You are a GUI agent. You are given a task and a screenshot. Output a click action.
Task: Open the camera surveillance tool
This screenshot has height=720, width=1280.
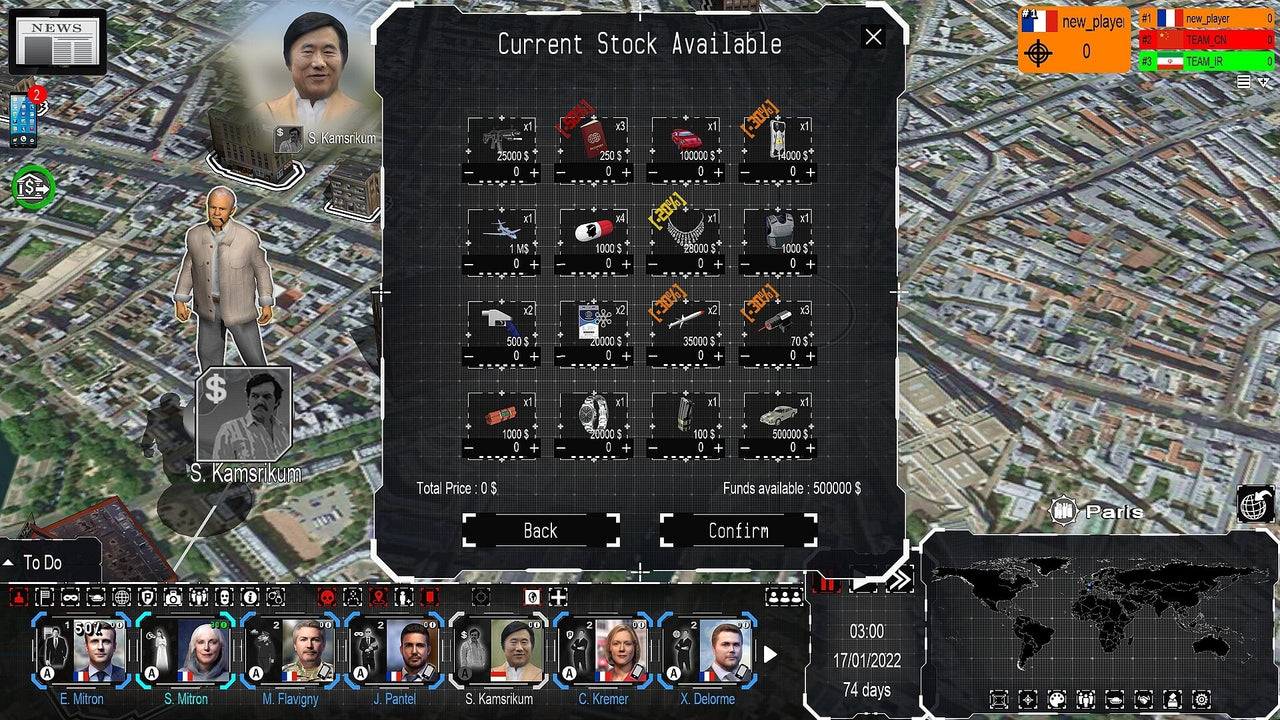tap(173, 597)
